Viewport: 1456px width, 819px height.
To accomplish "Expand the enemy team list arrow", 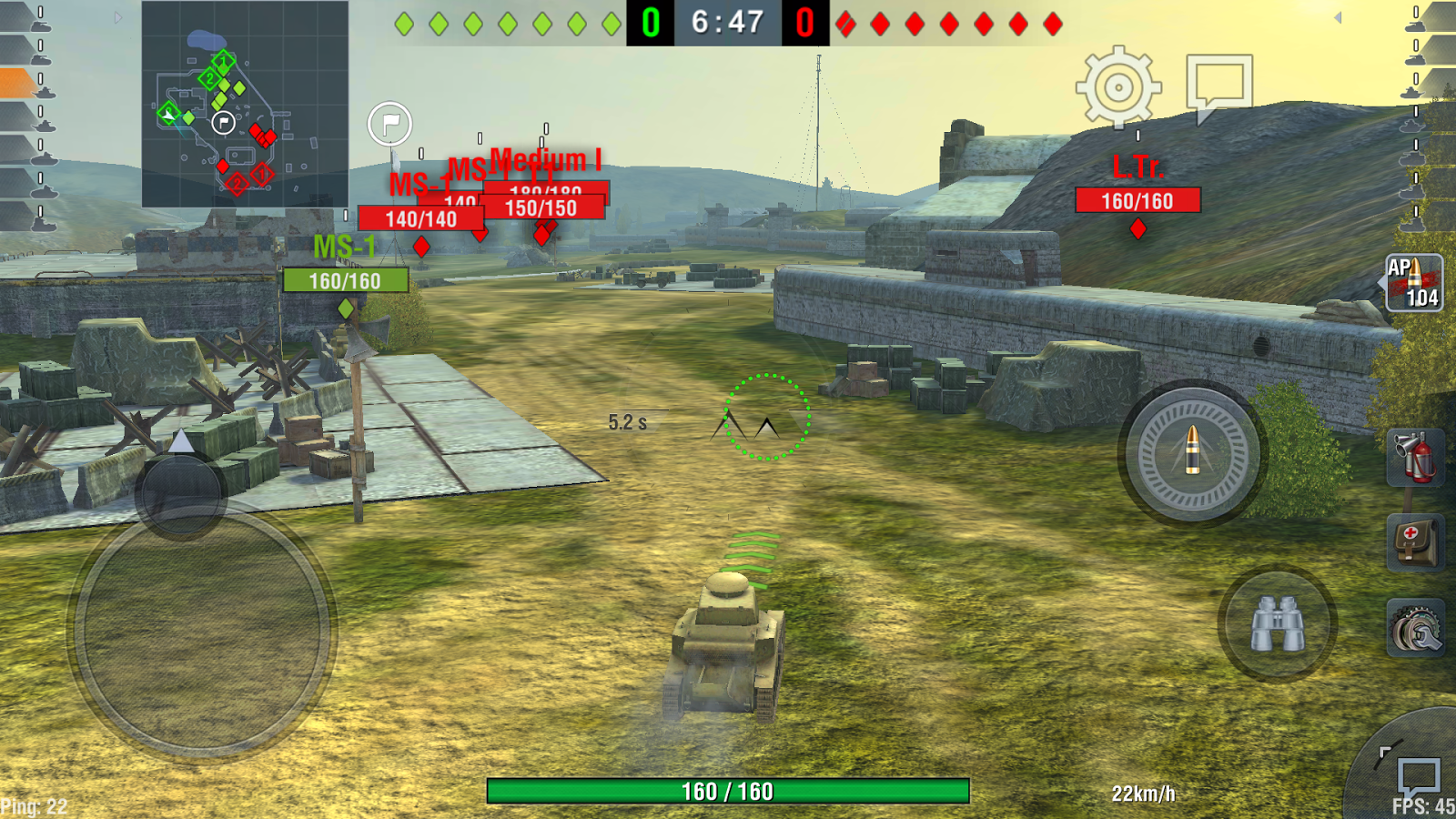I will [1338, 17].
